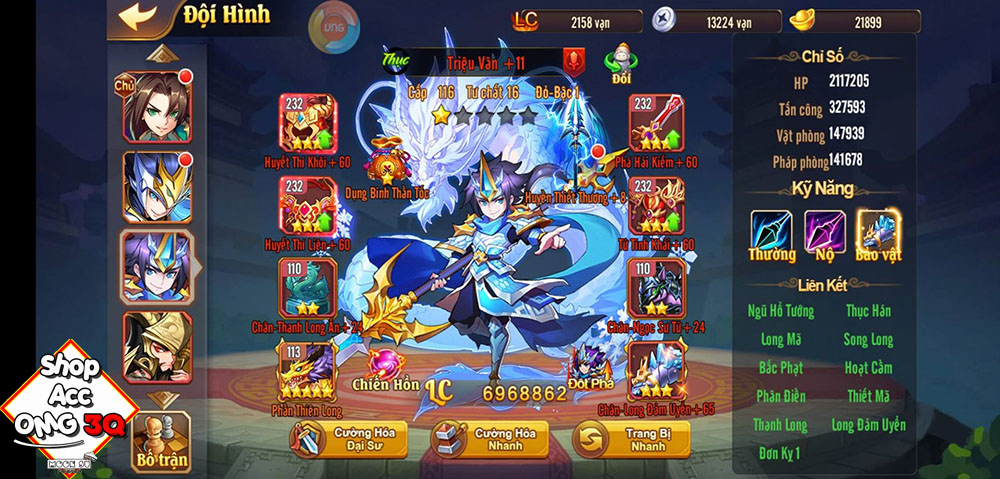Choose the Tứ Tinh Khải armor slot
Image resolution: width=1000 pixels, height=479 pixels.
tap(656, 206)
